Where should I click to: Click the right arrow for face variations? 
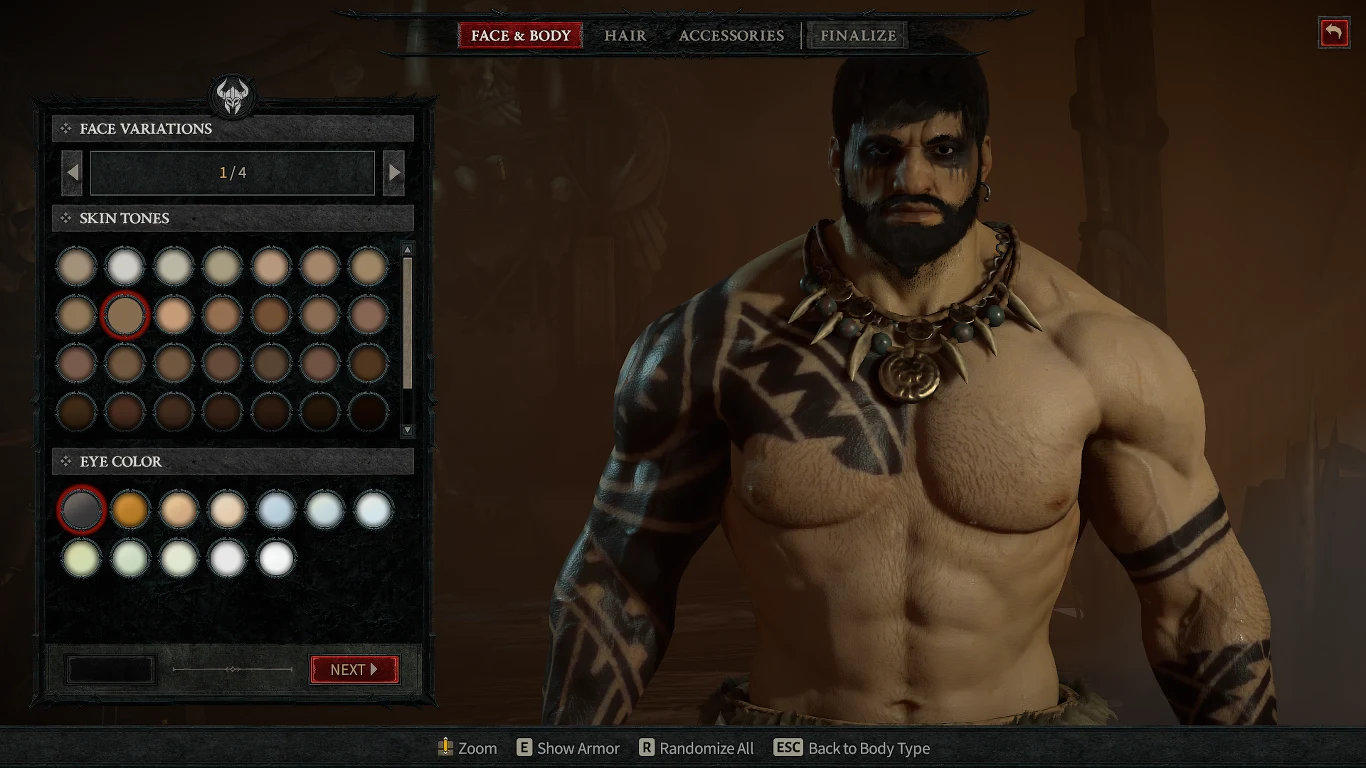393,172
